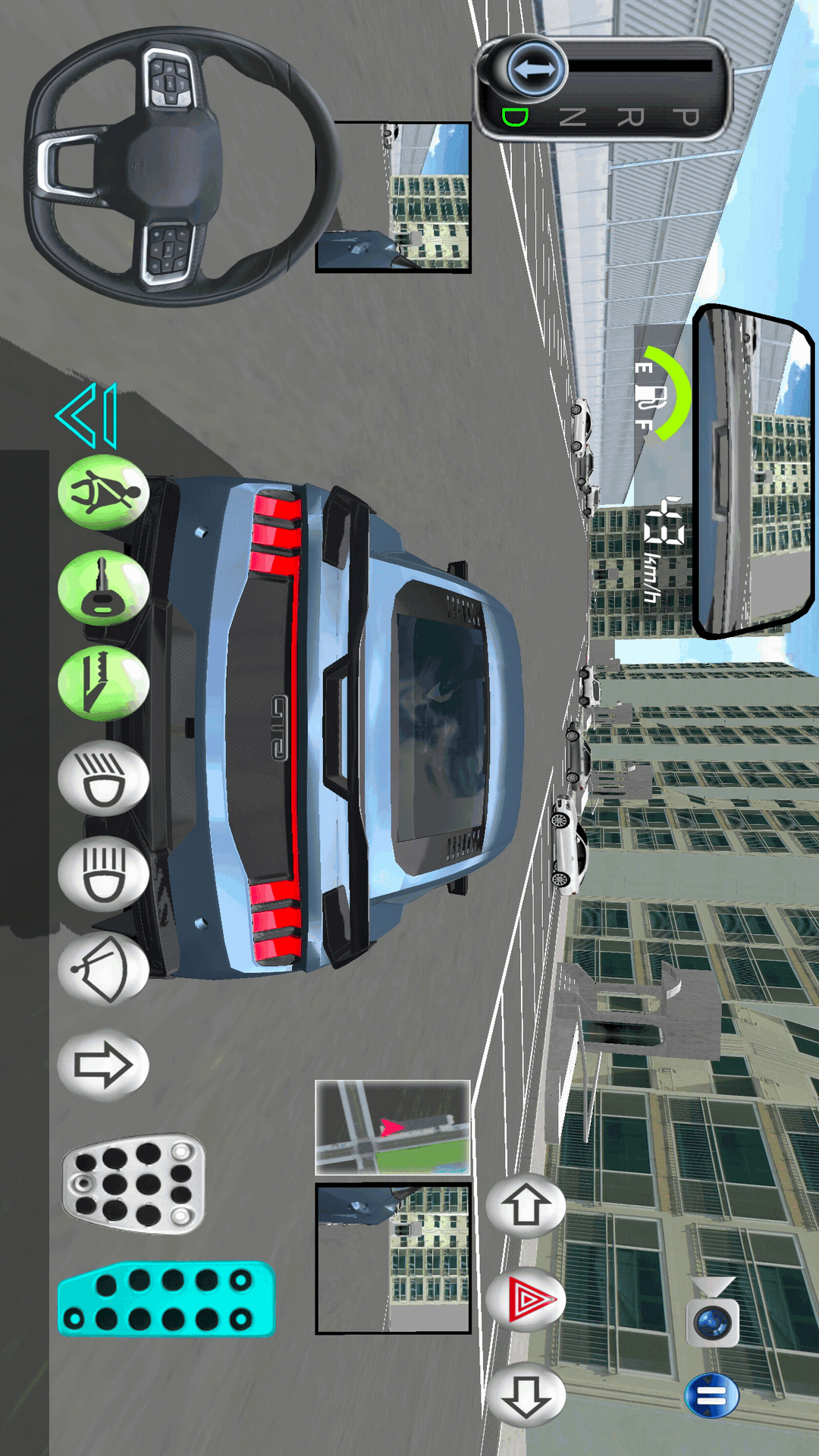Turn on the high beam headlights
819x1456 pixels.
point(103,874)
